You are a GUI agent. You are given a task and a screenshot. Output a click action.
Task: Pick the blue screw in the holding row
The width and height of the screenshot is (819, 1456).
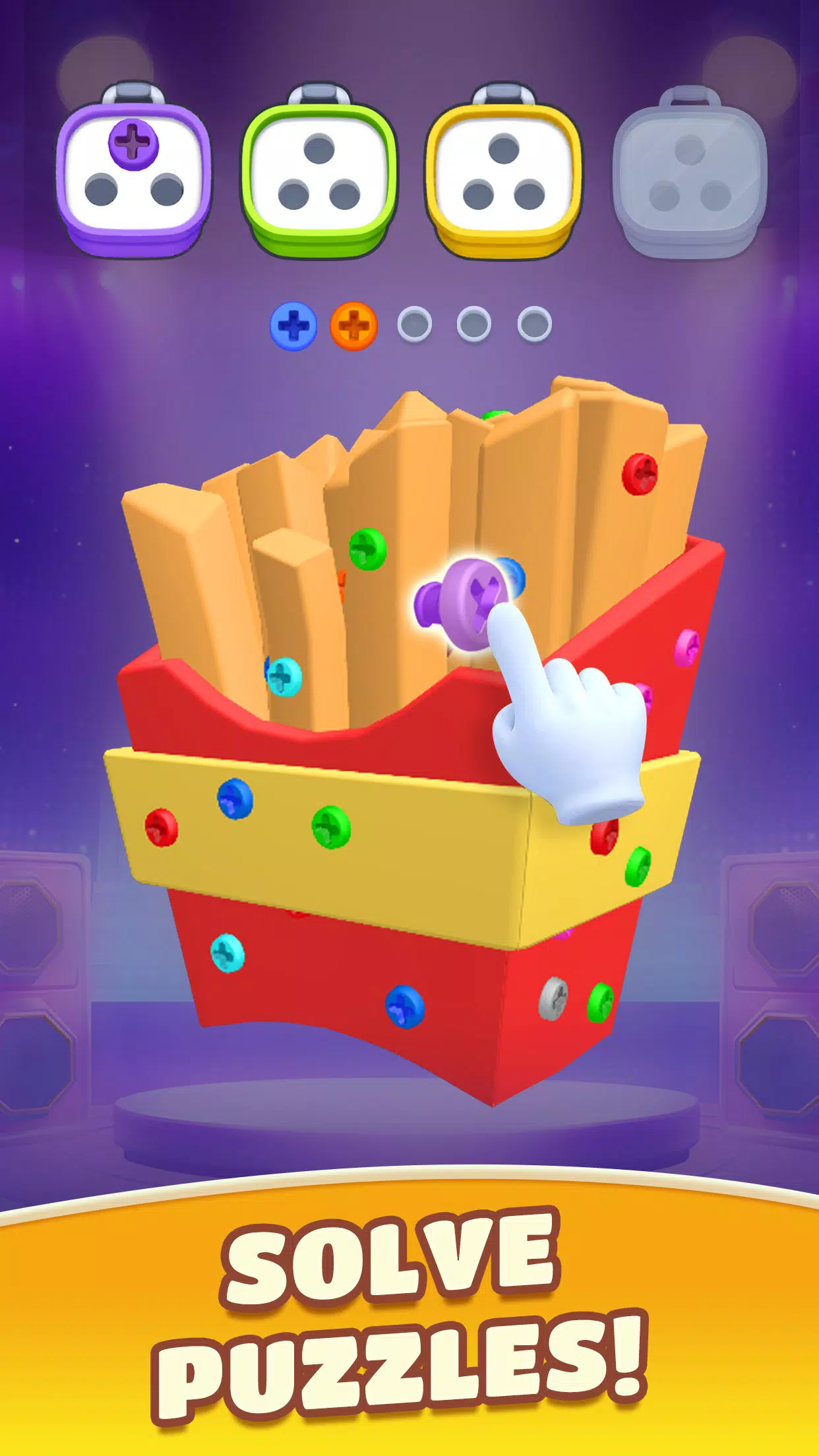pos(293,326)
